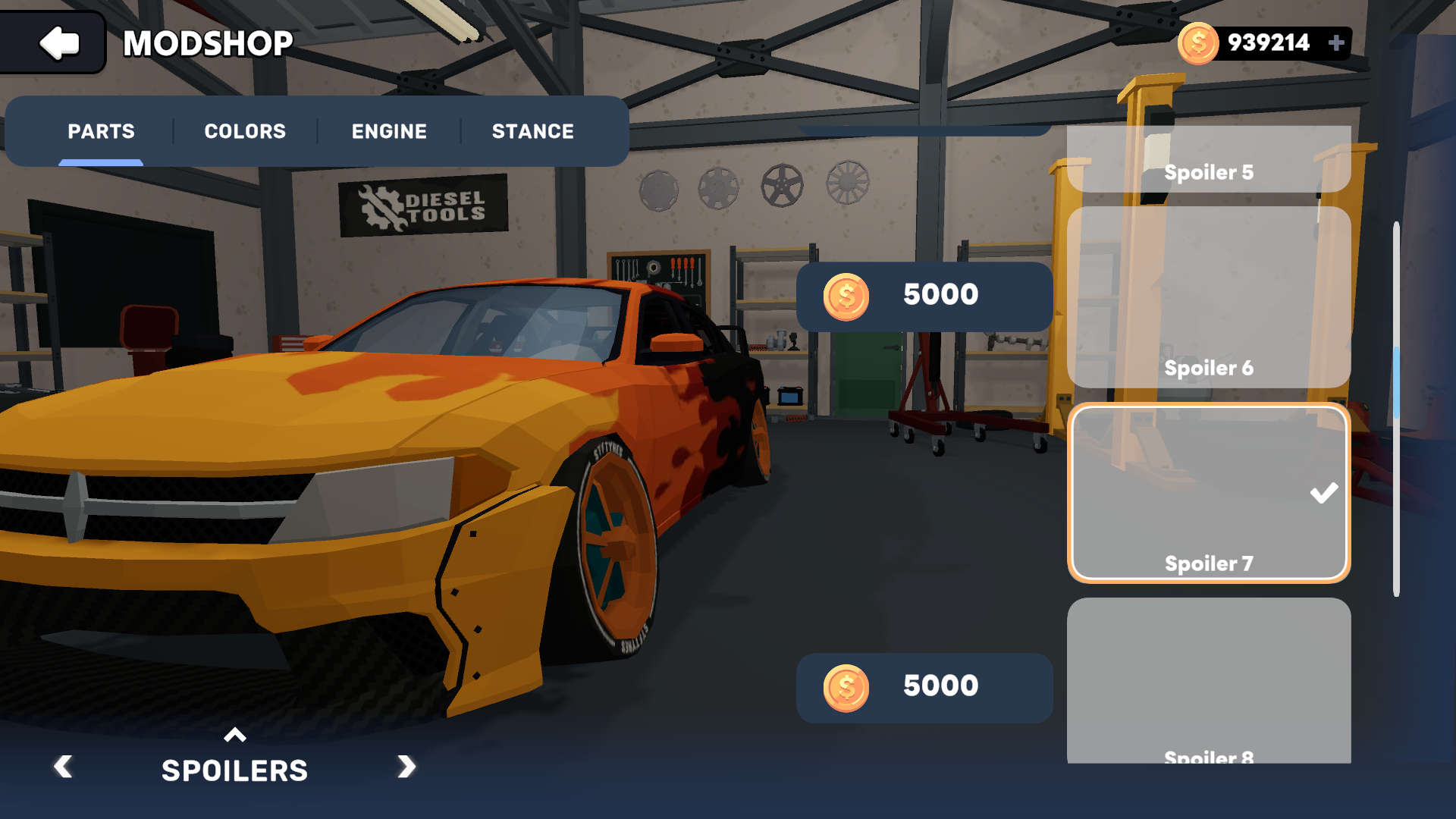Open the STANCE tab
Screen dimensions: 1456x819
[532, 131]
